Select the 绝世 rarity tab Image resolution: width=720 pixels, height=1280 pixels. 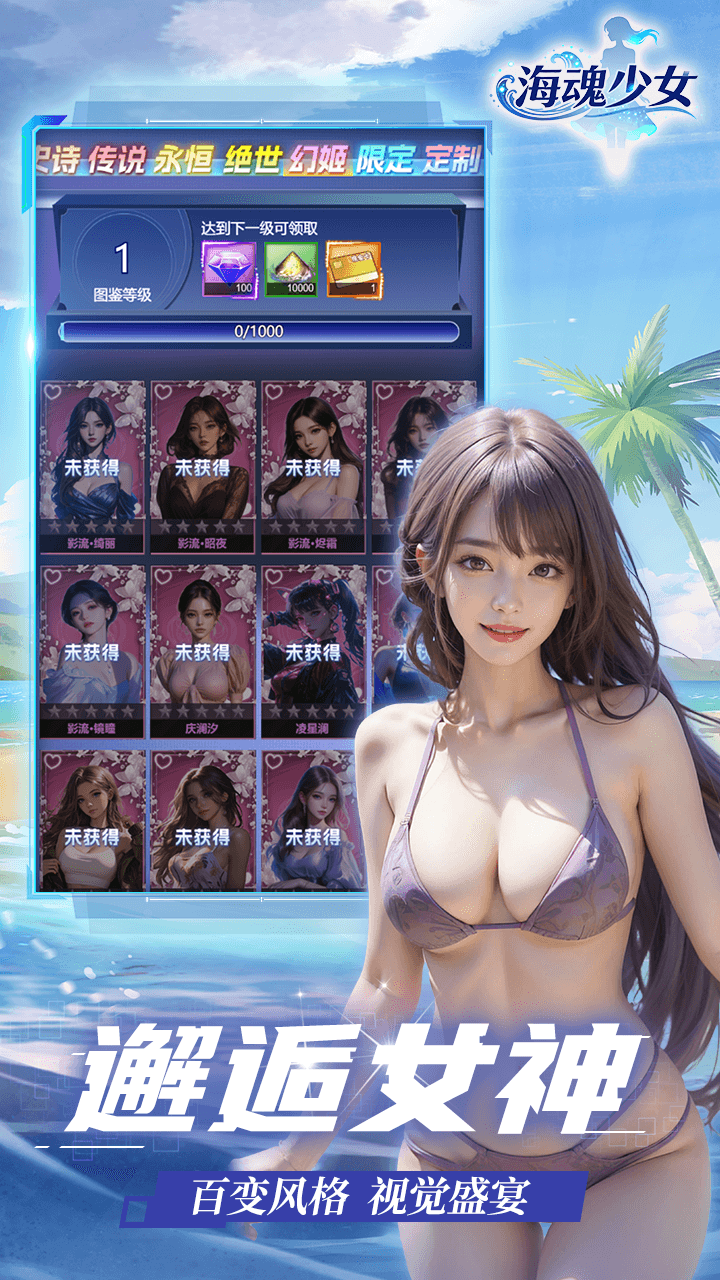pyautogui.click(x=252, y=159)
